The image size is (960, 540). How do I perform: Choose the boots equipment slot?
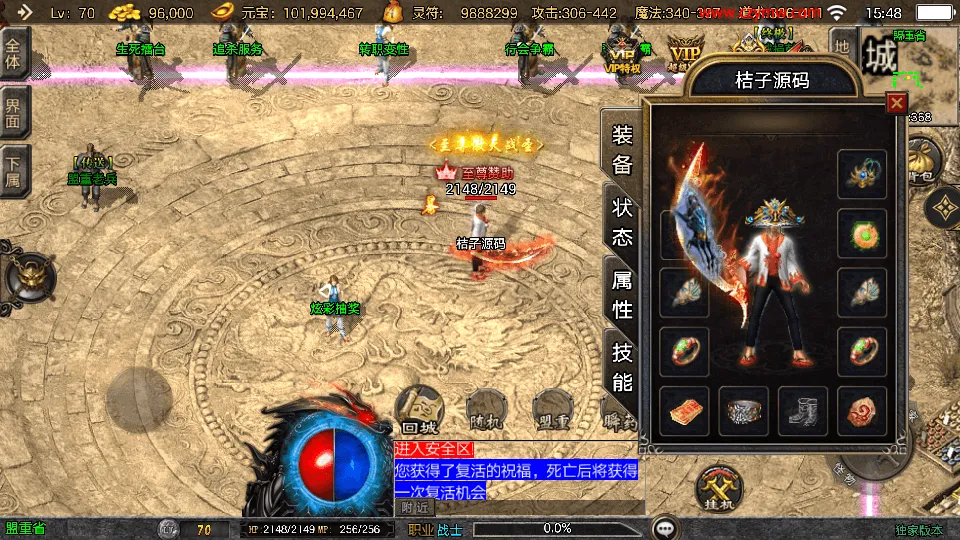point(803,411)
